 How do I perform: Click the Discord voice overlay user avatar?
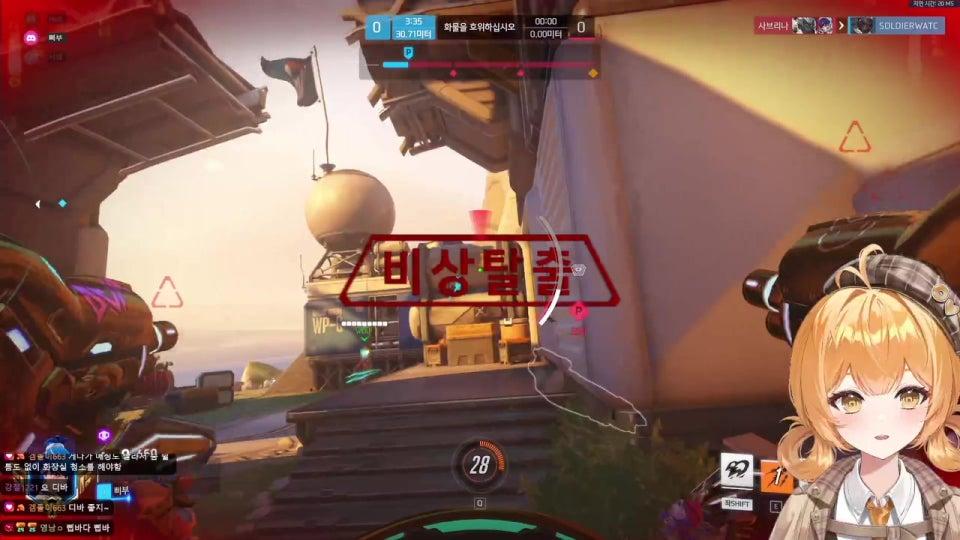click(31, 38)
